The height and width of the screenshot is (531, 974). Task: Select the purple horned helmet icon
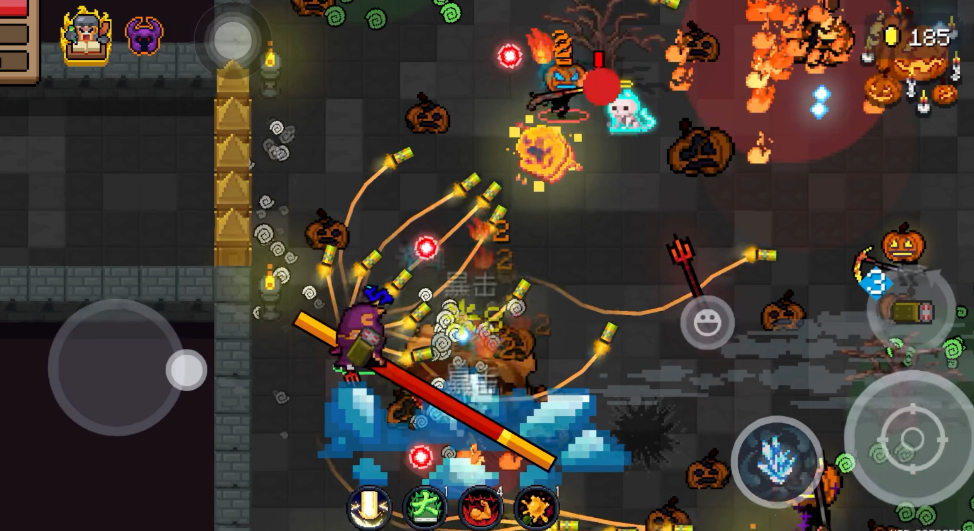[x=144, y=35]
